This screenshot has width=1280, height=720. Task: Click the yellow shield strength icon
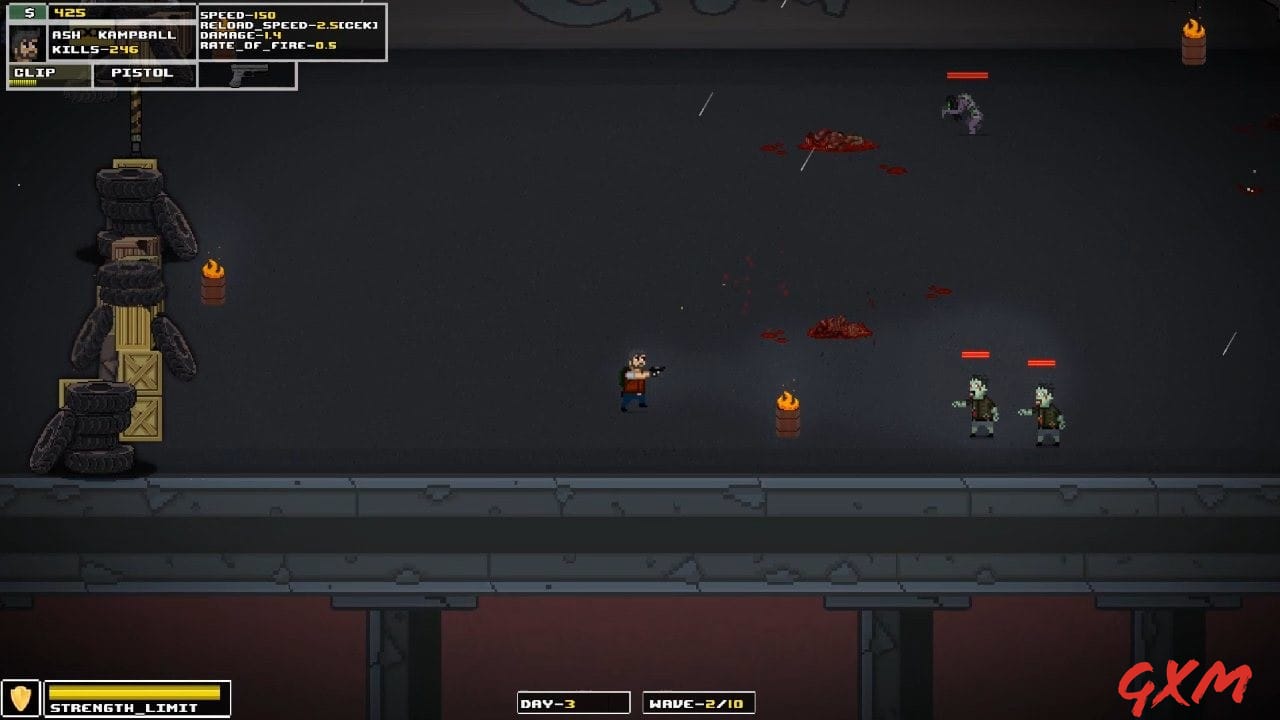[22, 697]
